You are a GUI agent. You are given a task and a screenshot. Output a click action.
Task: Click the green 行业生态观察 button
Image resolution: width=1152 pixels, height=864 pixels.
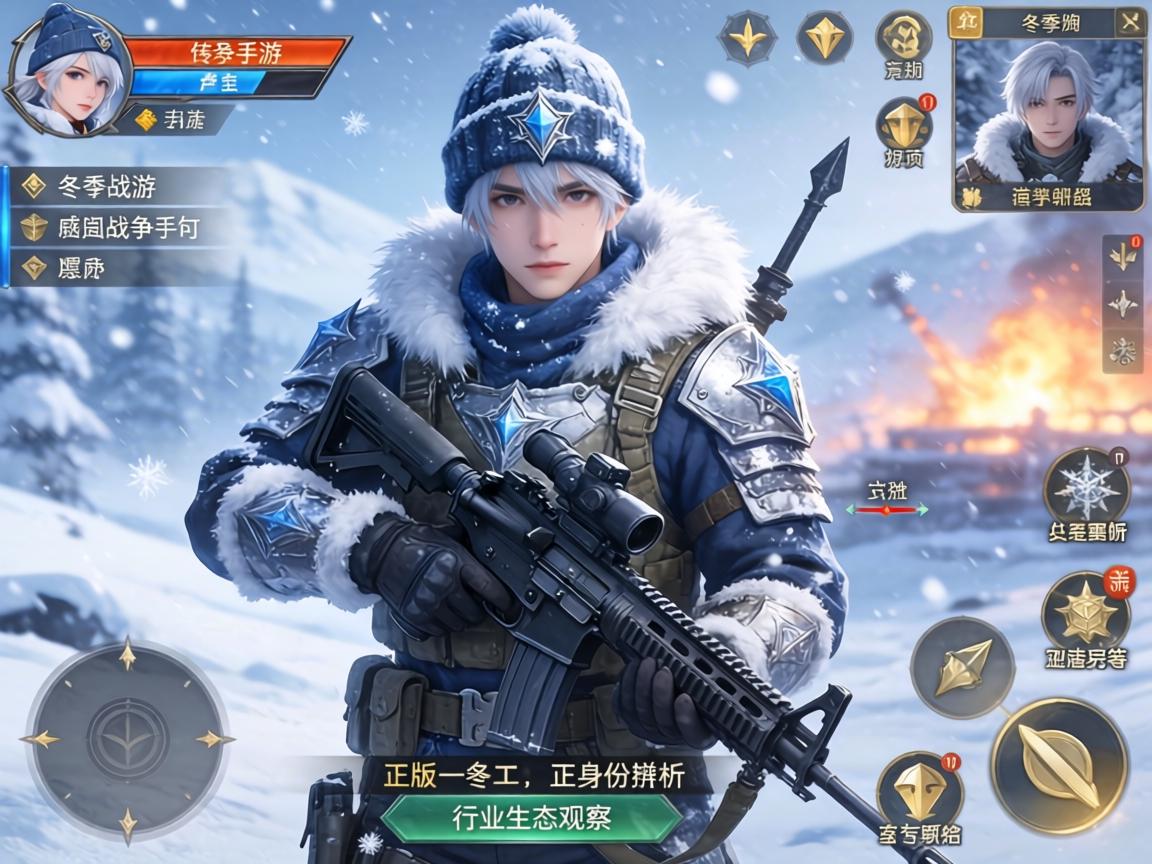click(531, 818)
